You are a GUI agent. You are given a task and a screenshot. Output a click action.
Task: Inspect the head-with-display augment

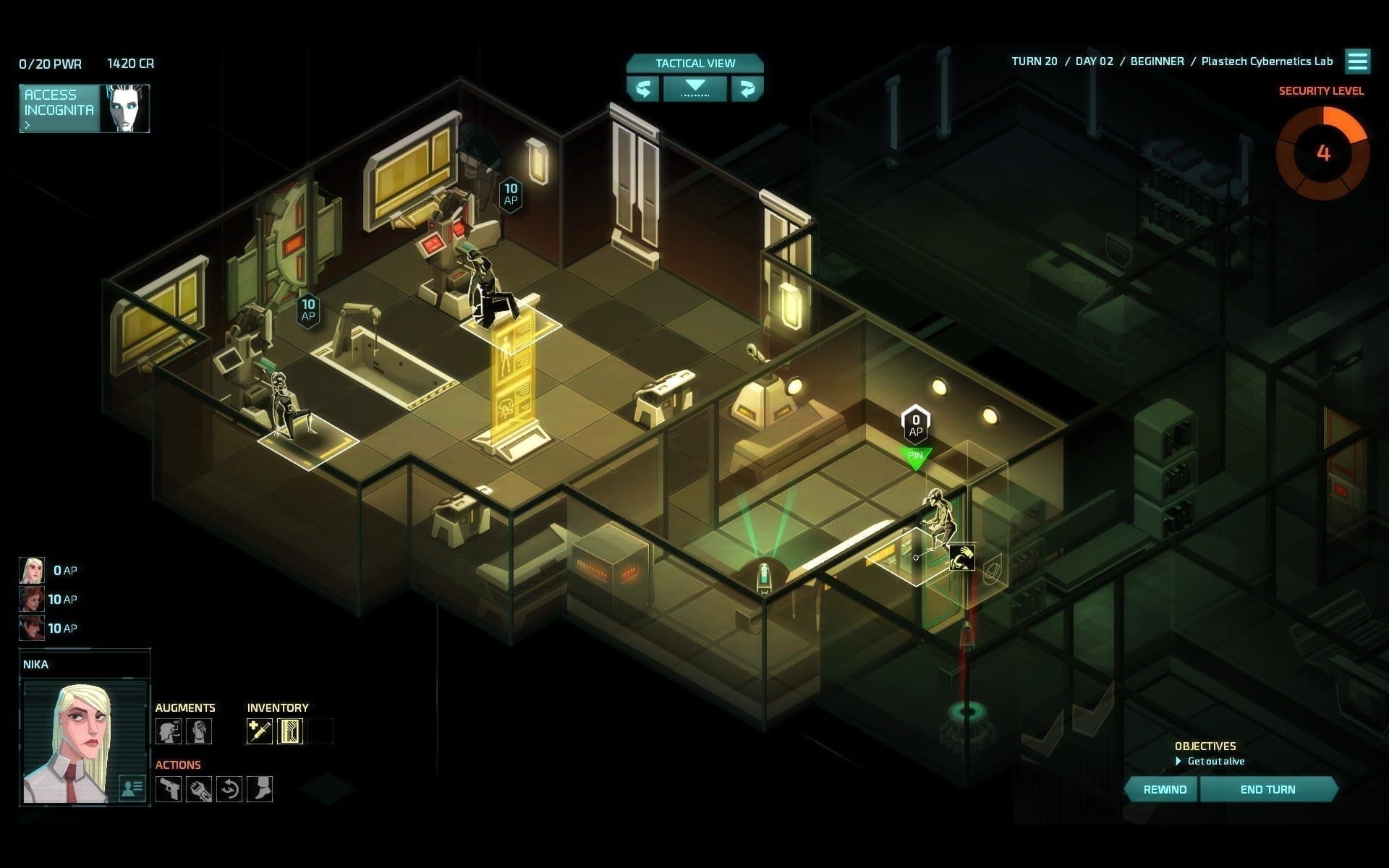point(169,731)
